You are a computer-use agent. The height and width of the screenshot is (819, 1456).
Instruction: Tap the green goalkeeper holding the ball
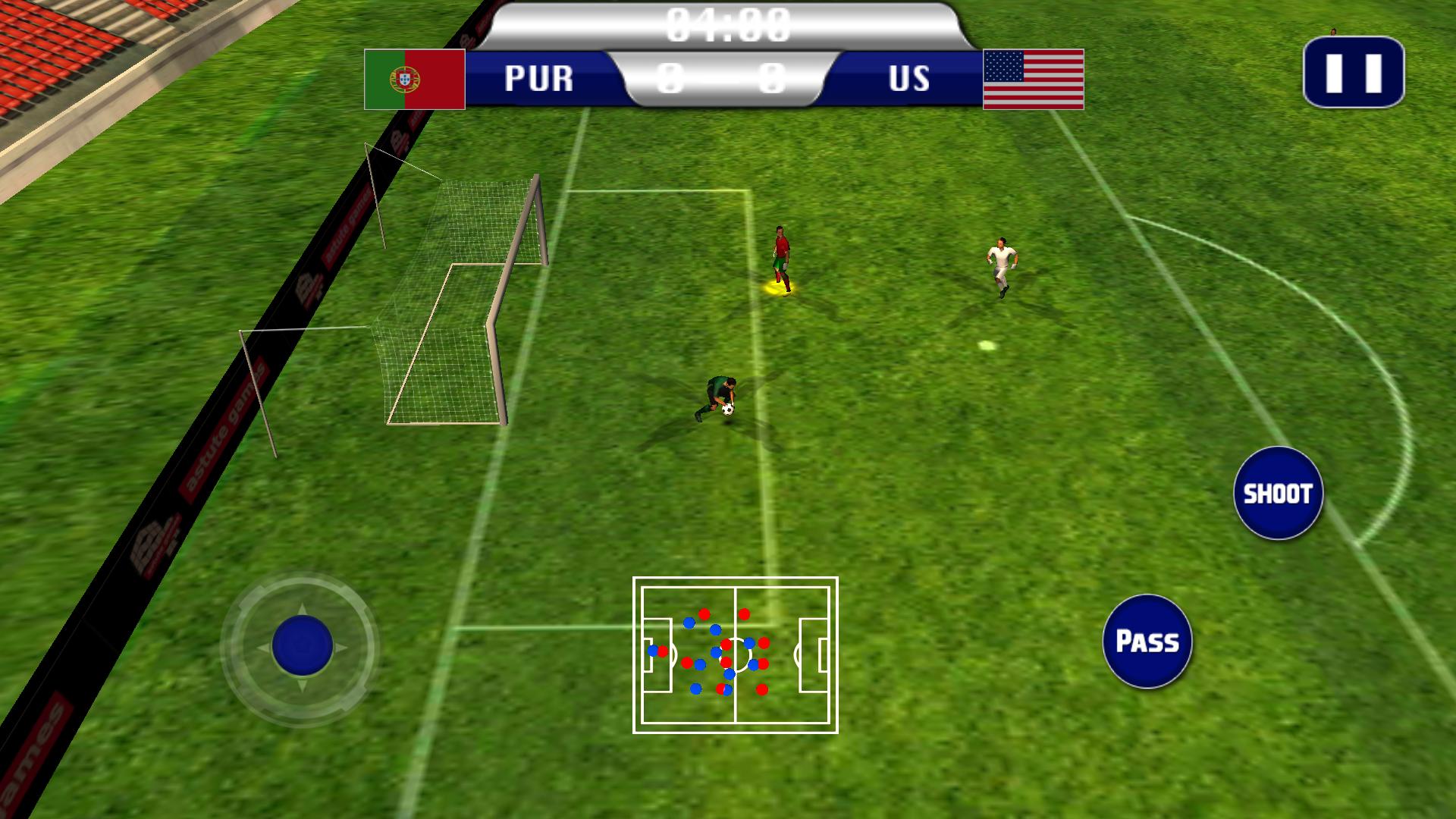[719, 391]
